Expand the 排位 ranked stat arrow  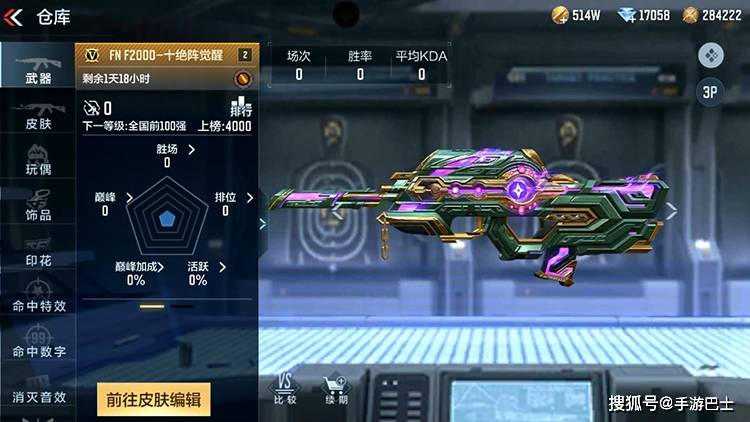pos(249,196)
